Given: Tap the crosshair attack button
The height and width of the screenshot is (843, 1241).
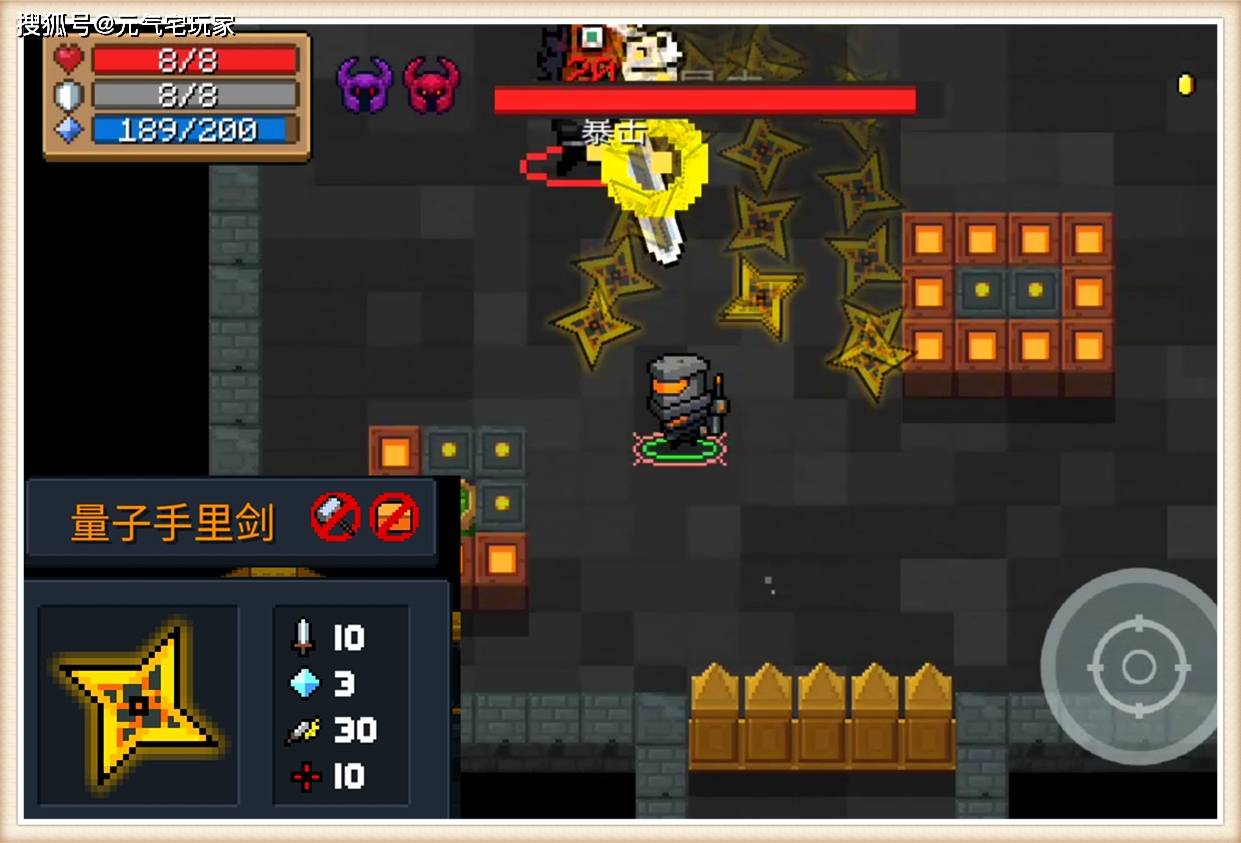Looking at the screenshot, I should [x=1138, y=665].
